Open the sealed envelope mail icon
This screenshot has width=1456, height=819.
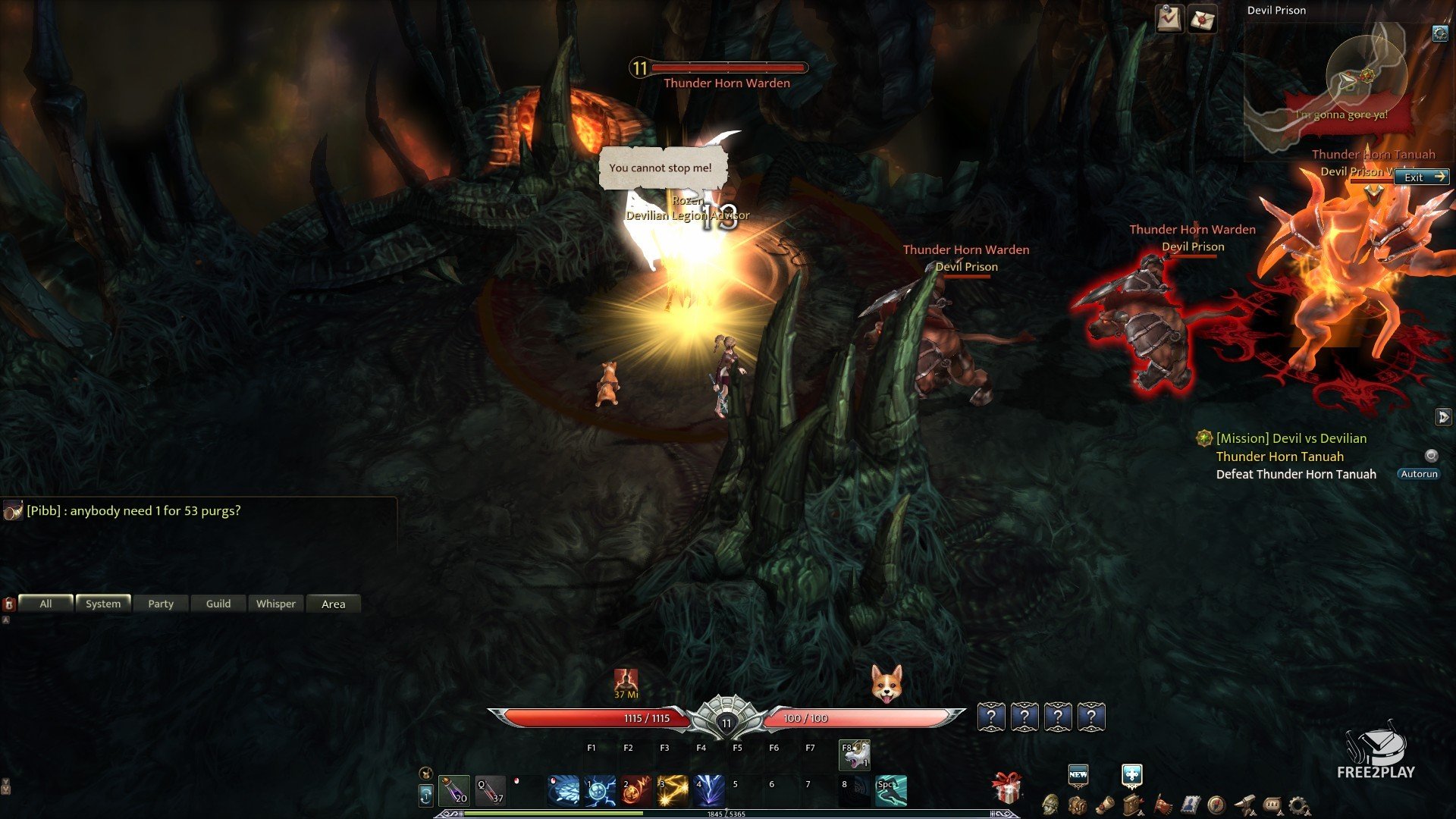1202,19
